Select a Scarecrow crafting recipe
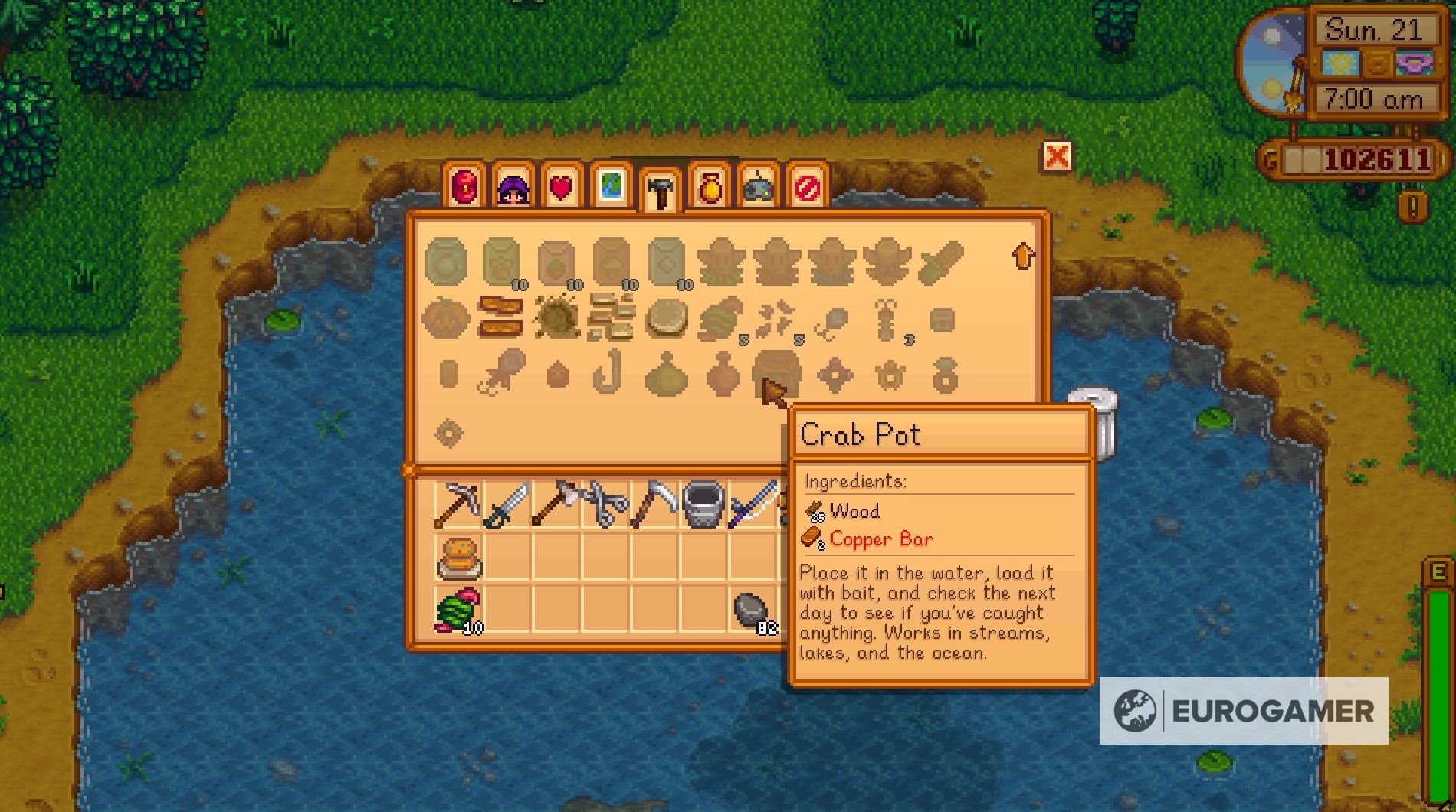1456x812 pixels. [720, 260]
